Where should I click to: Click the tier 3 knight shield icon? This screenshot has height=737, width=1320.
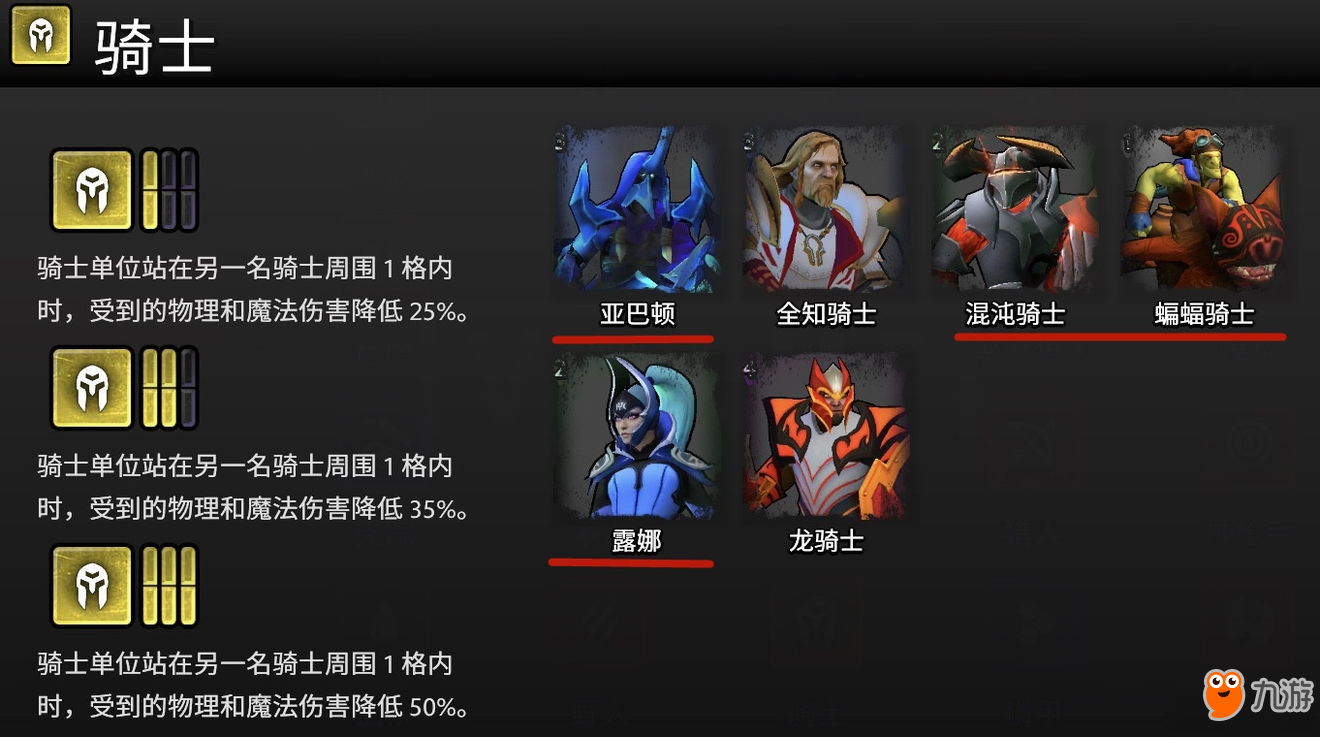pyautogui.click(x=90, y=586)
